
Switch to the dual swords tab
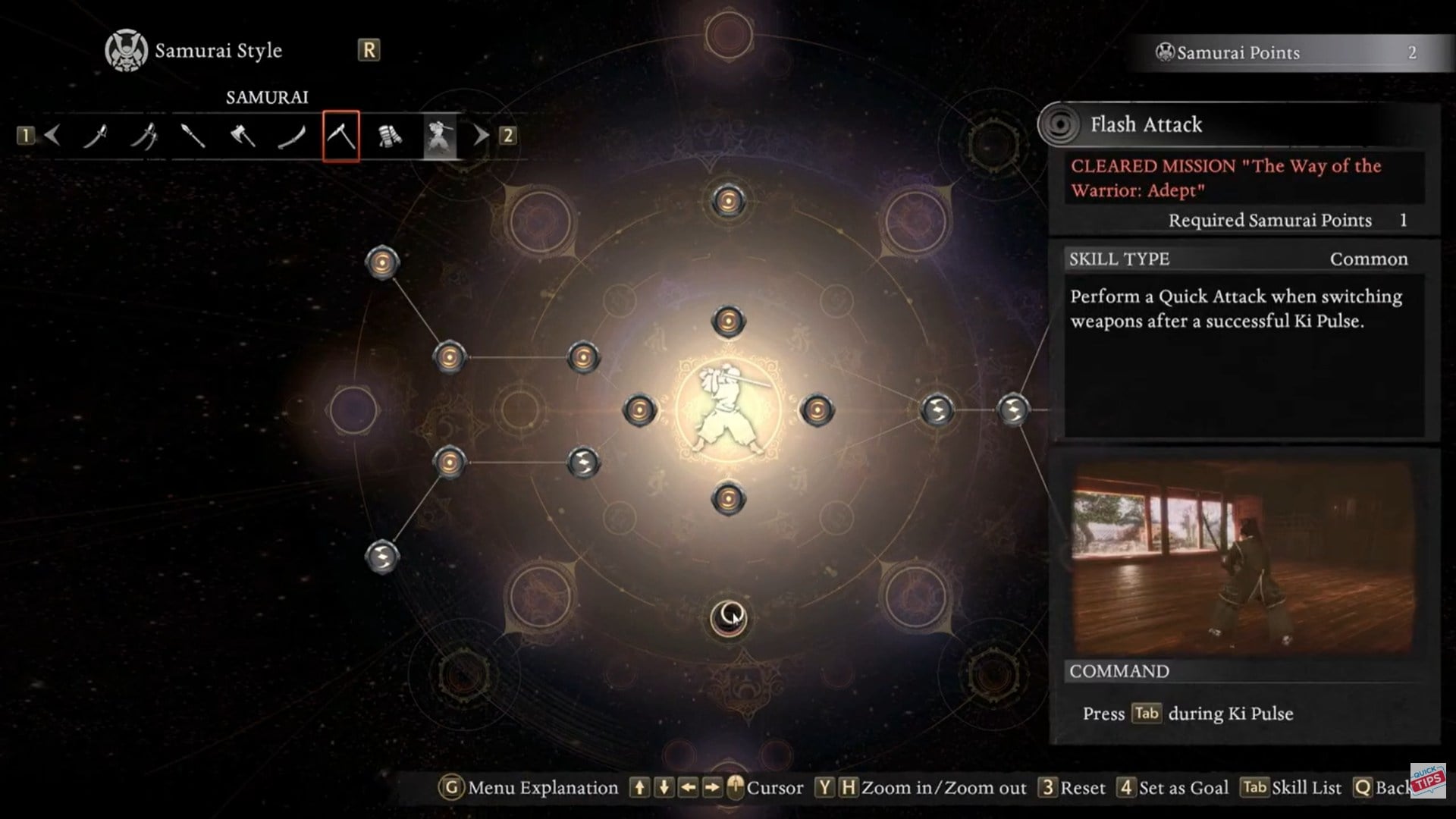point(144,136)
